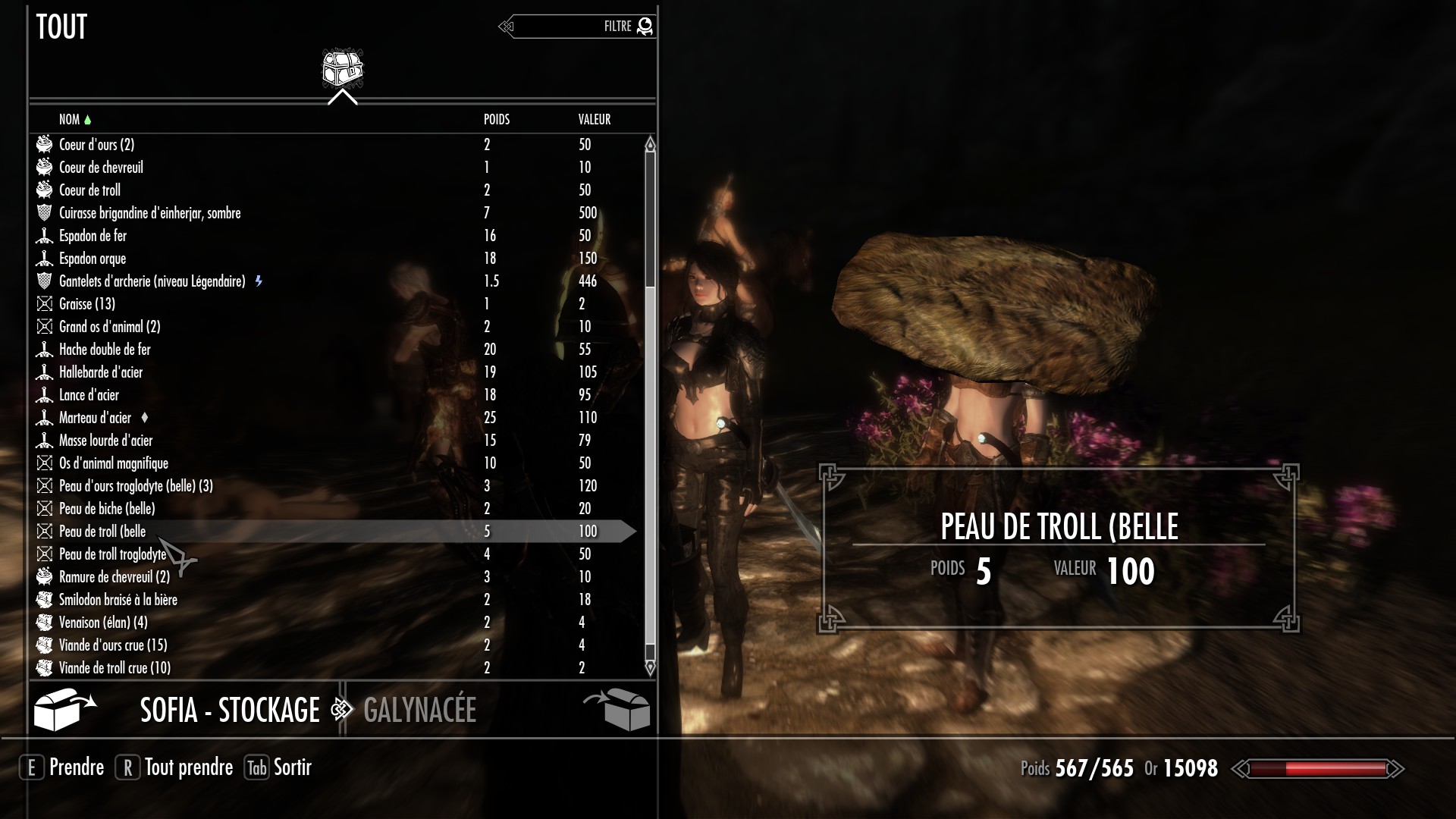The image size is (1456, 819).
Task: Choose Cuirasse brigandine d'einherjar, sombre
Action: click(150, 213)
